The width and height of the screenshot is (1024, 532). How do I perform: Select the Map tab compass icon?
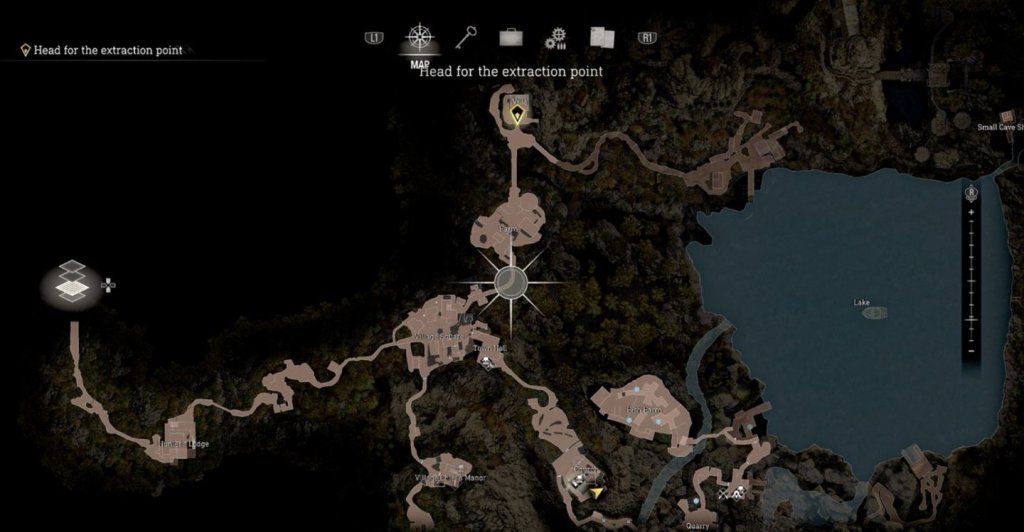pos(420,38)
